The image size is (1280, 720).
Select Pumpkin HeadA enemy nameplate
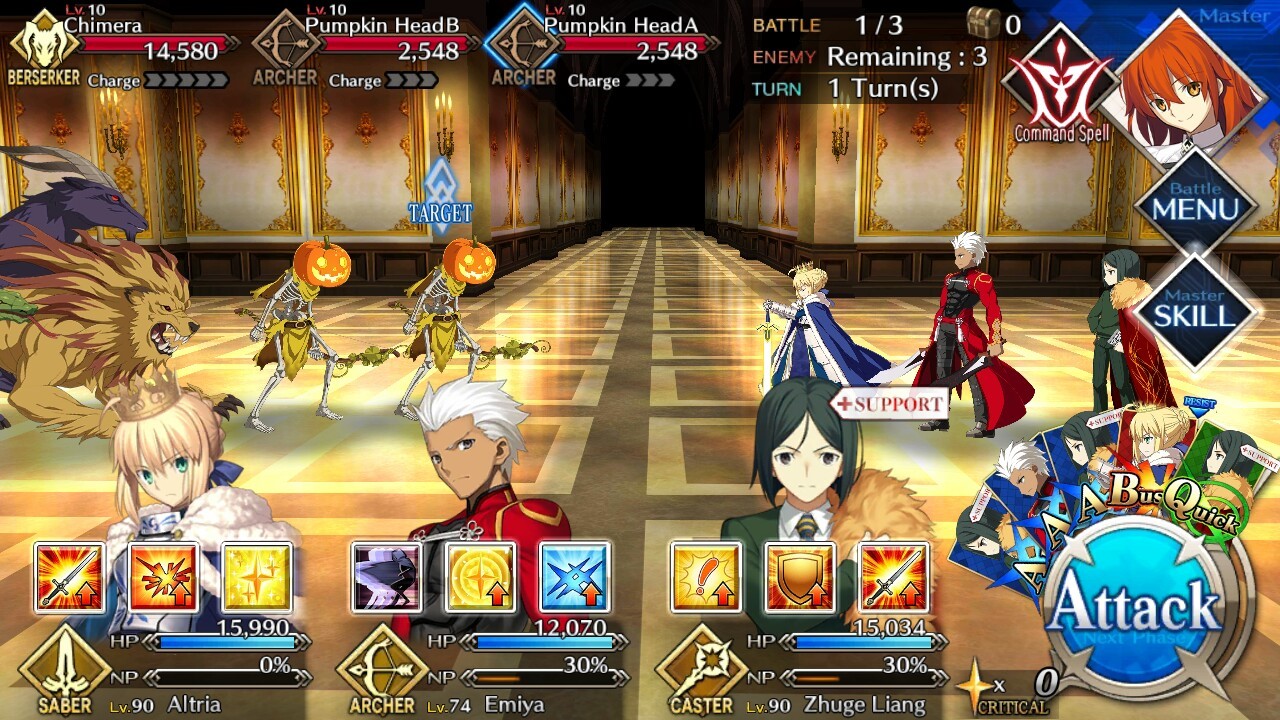pos(605,45)
